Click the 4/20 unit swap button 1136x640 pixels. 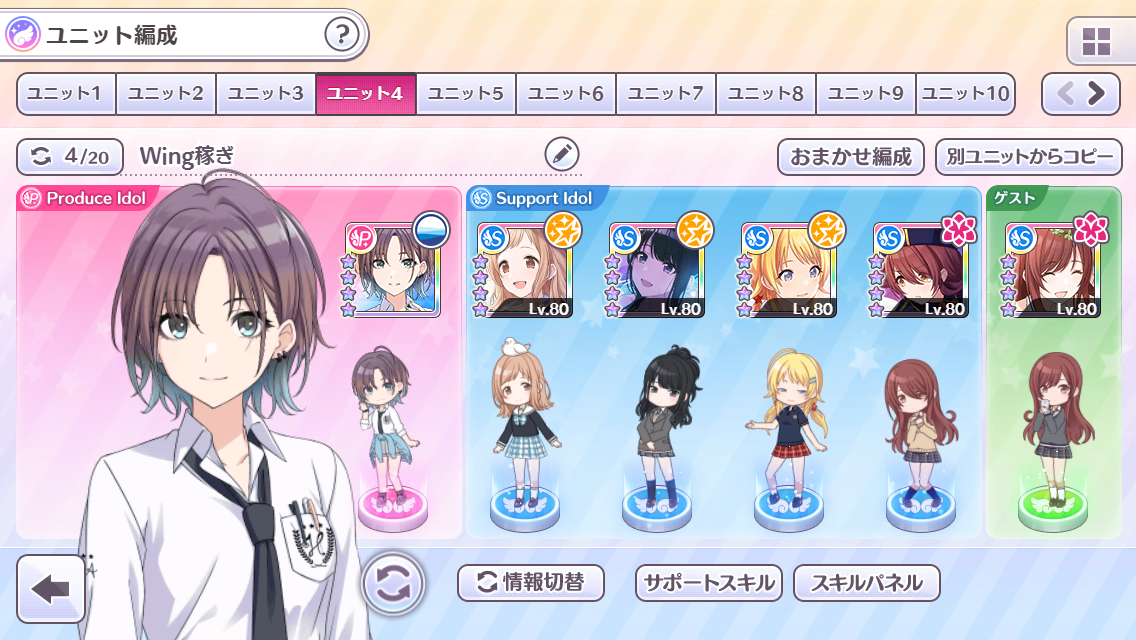click(x=70, y=156)
